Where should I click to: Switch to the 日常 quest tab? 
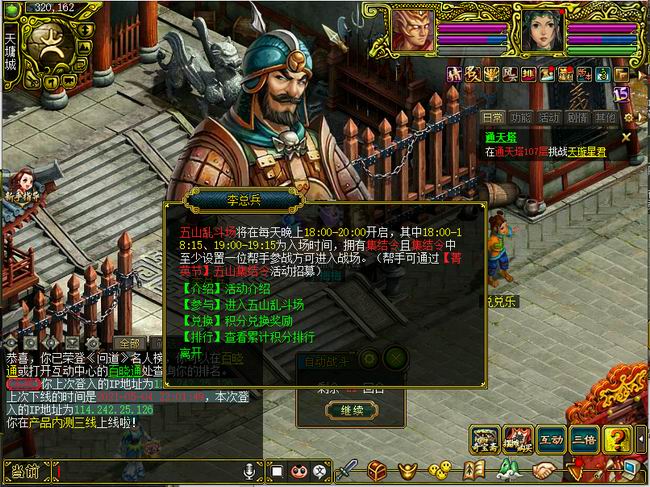(x=492, y=117)
